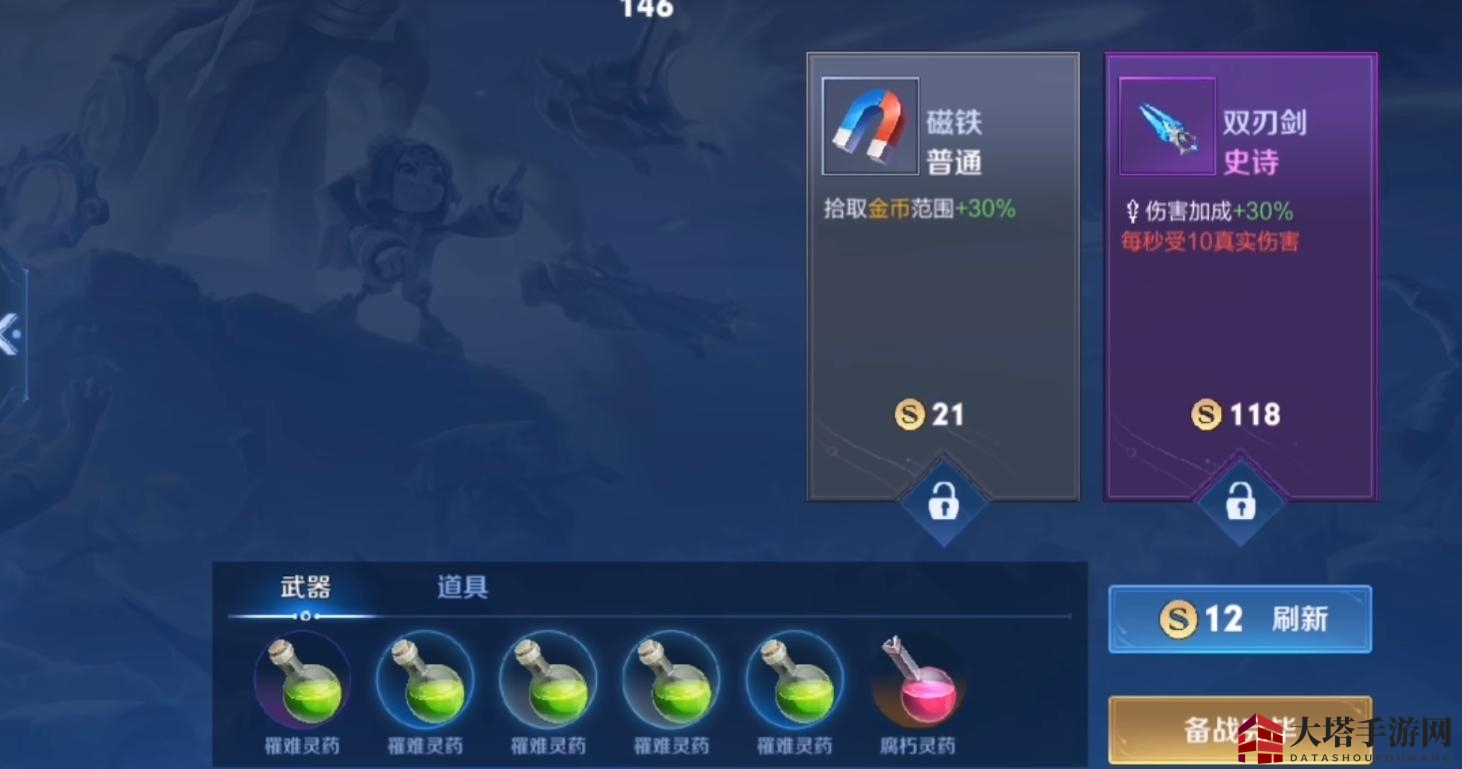The width and height of the screenshot is (1462, 769).
Task: Expand the left edge arrow panel
Action: pyautogui.click(x=9, y=334)
